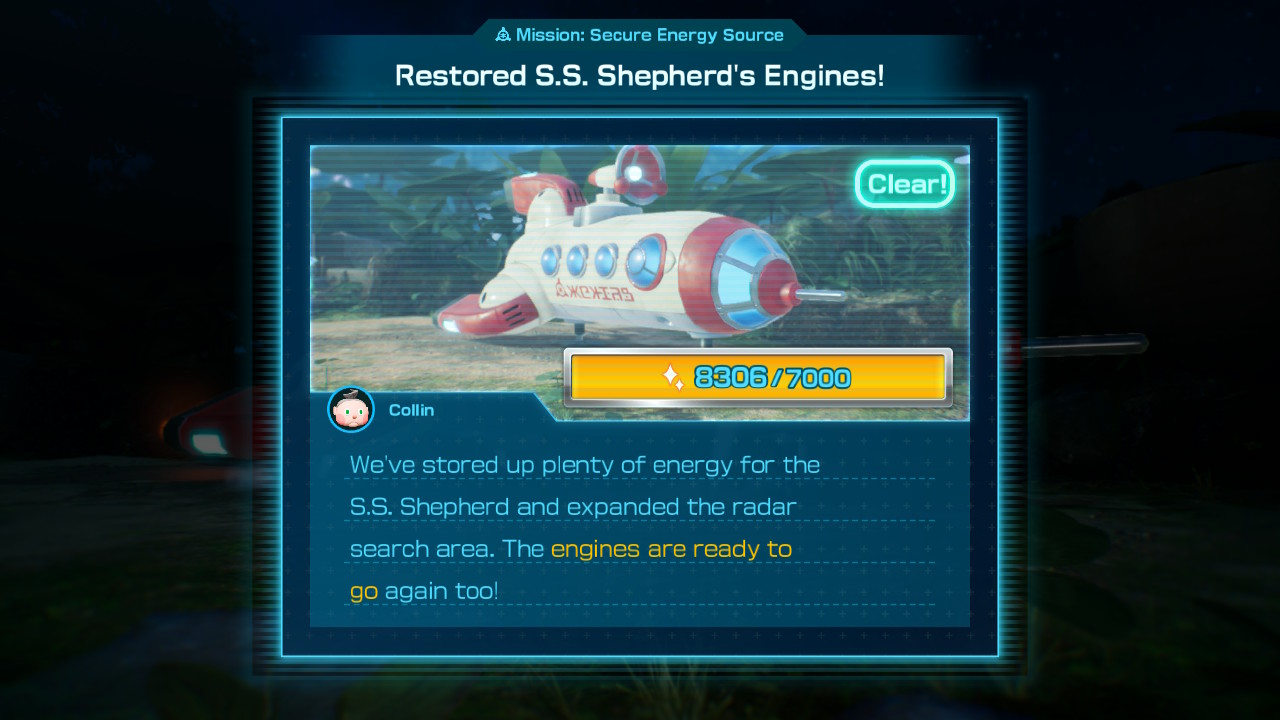This screenshot has width=1280, height=720.
Task: Select Collin's character portrait icon
Action: pos(350,410)
